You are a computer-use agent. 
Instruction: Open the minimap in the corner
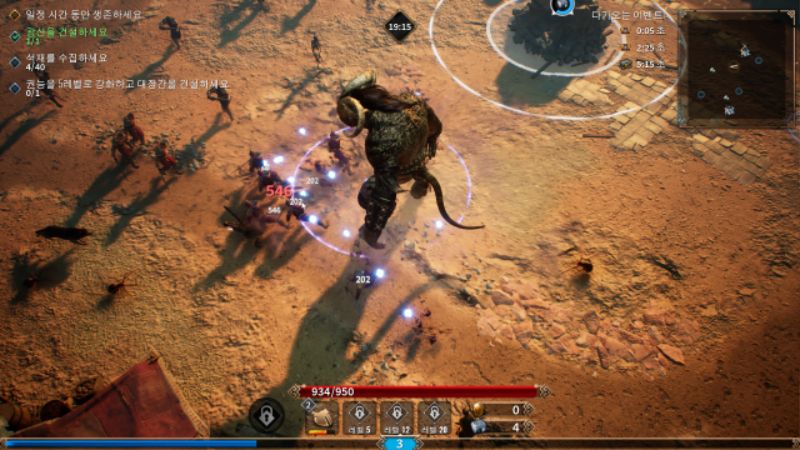coord(735,67)
